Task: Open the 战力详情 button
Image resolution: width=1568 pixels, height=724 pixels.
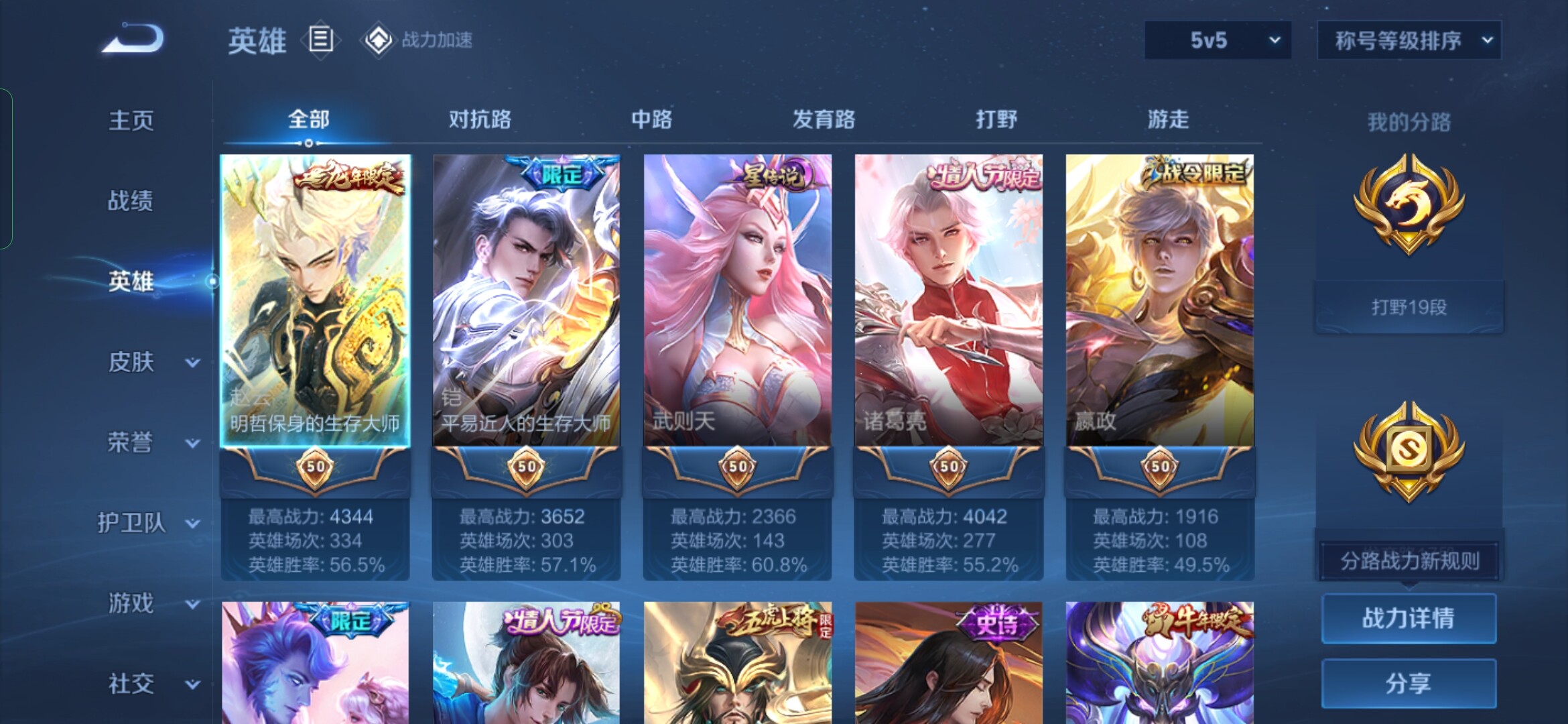Action: coord(1409,618)
